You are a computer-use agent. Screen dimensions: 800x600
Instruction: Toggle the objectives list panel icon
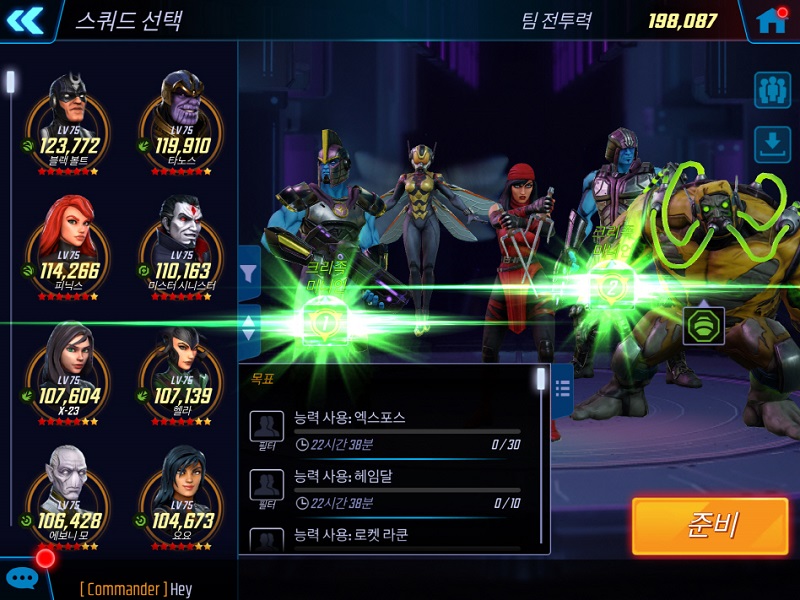point(562,383)
